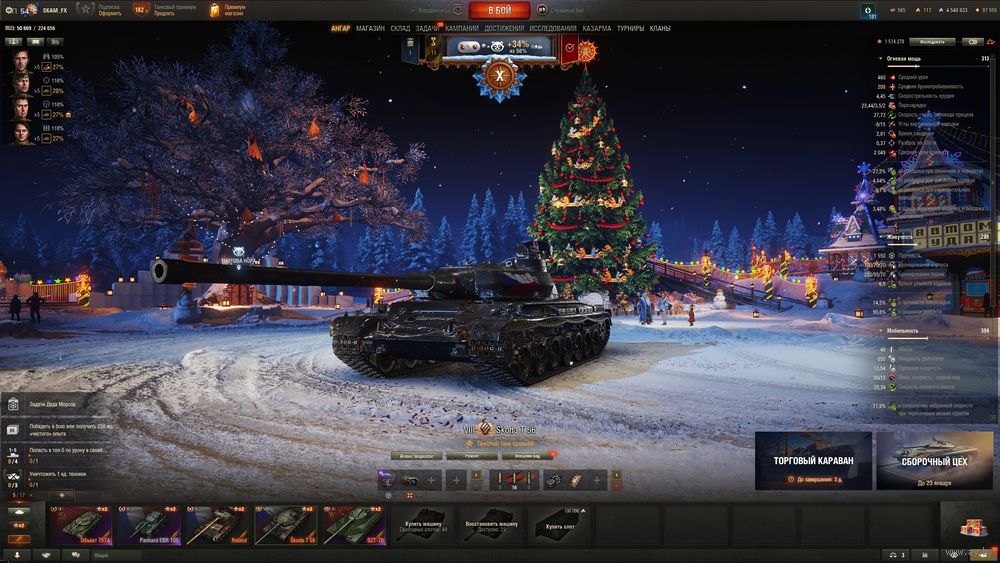Switch to the СКЛАД tab
The image size is (1000, 563).
click(400, 28)
